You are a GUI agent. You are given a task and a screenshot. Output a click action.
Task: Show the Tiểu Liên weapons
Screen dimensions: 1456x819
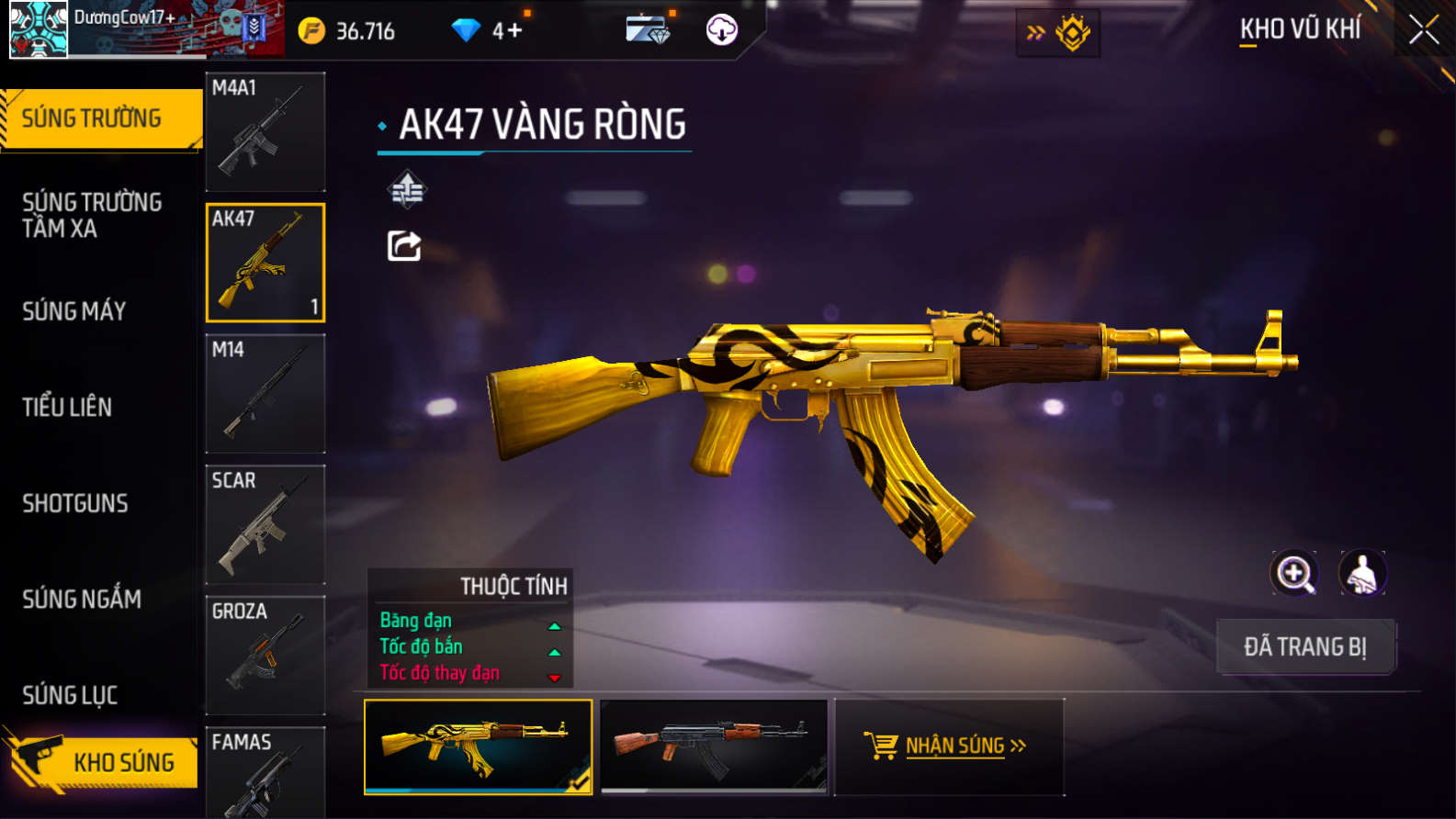[67, 407]
